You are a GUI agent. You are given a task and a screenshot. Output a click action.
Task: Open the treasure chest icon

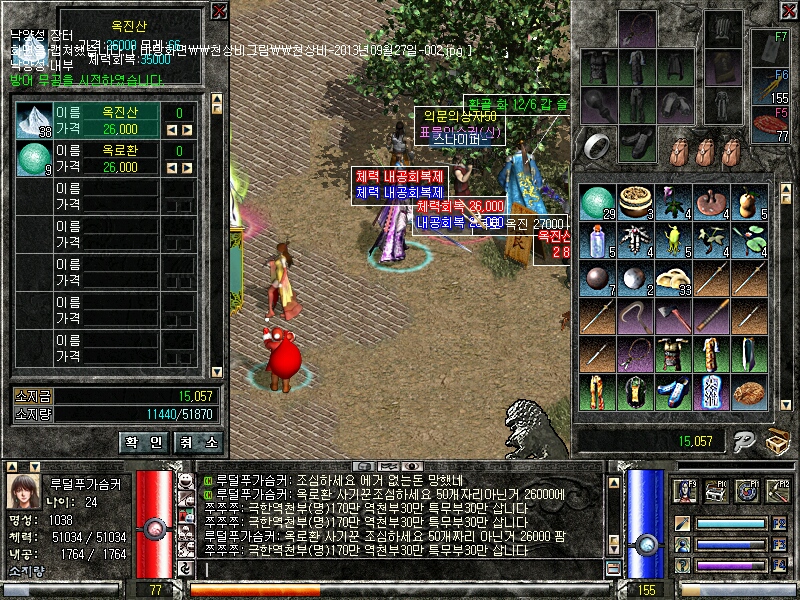(x=777, y=440)
